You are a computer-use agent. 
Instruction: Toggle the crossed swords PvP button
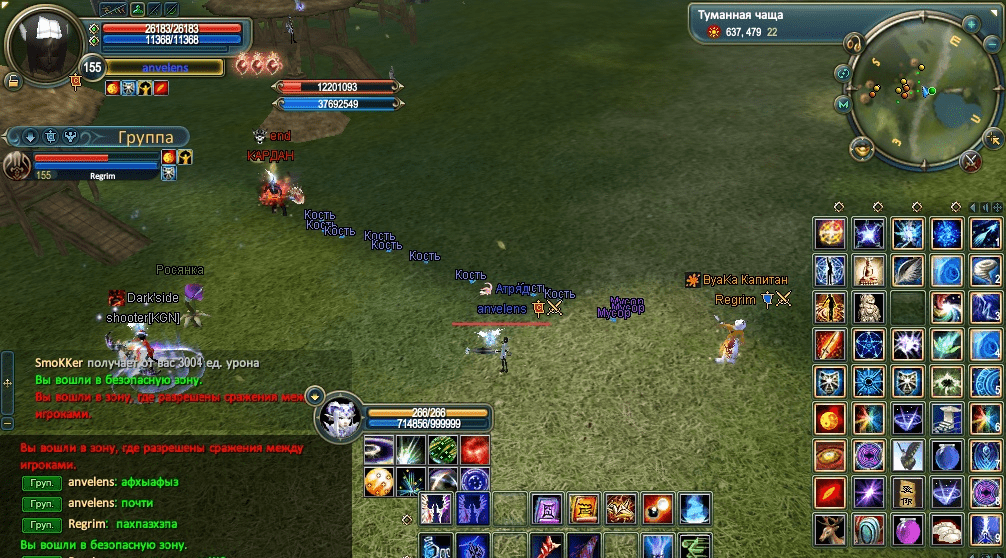[970, 161]
